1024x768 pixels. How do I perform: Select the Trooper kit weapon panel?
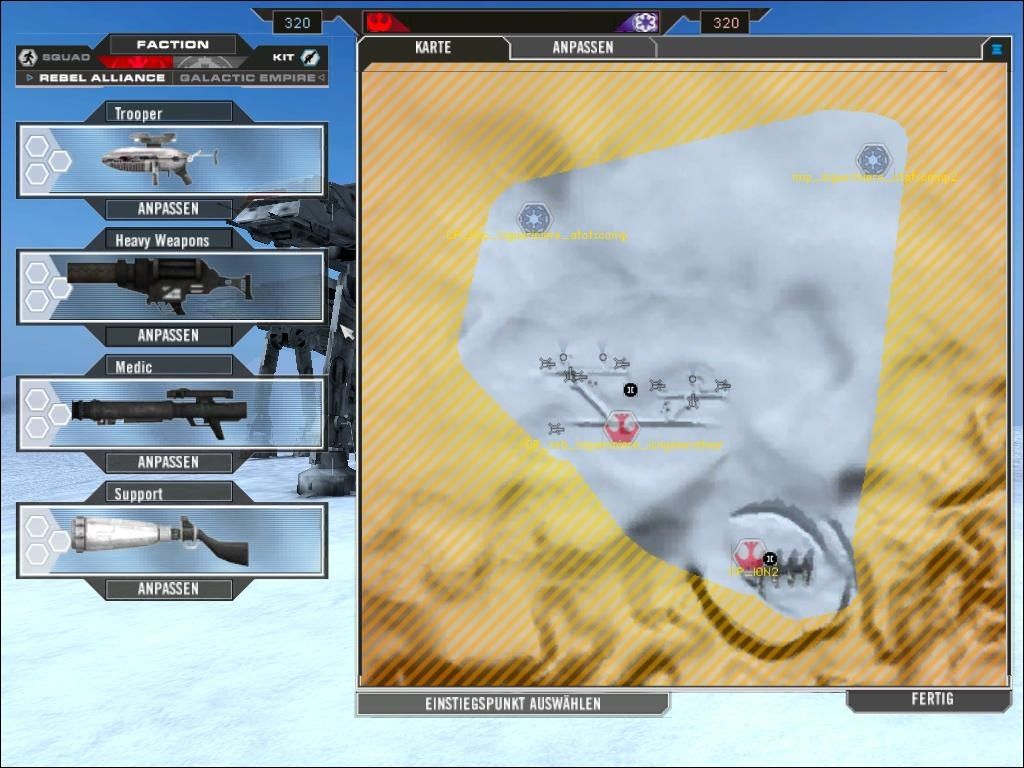click(171, 160)
